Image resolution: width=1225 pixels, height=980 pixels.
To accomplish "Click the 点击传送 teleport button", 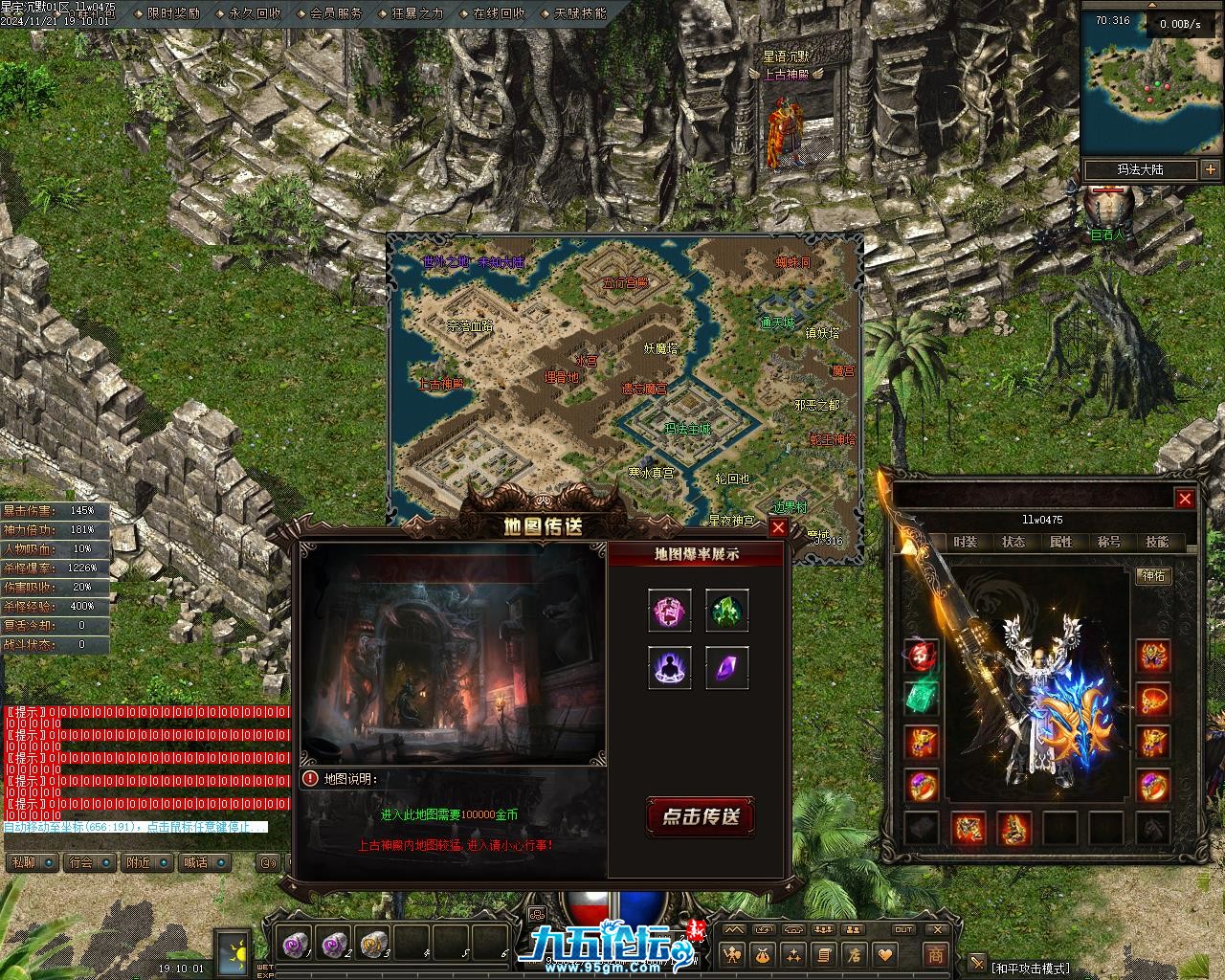I will pos(702,816).
